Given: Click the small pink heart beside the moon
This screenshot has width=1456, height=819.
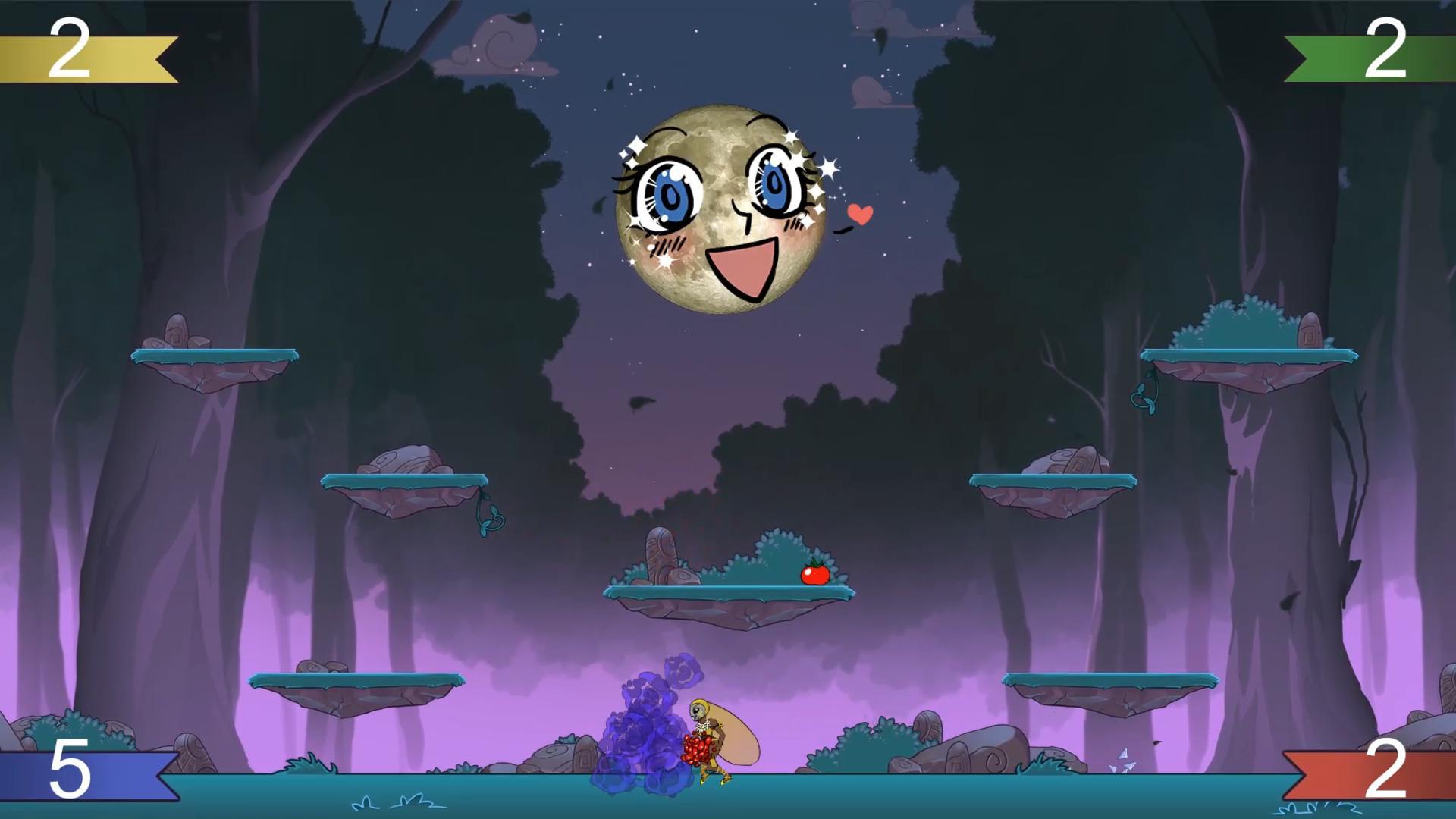Looking at the screenshot, I should pos(859,215).
